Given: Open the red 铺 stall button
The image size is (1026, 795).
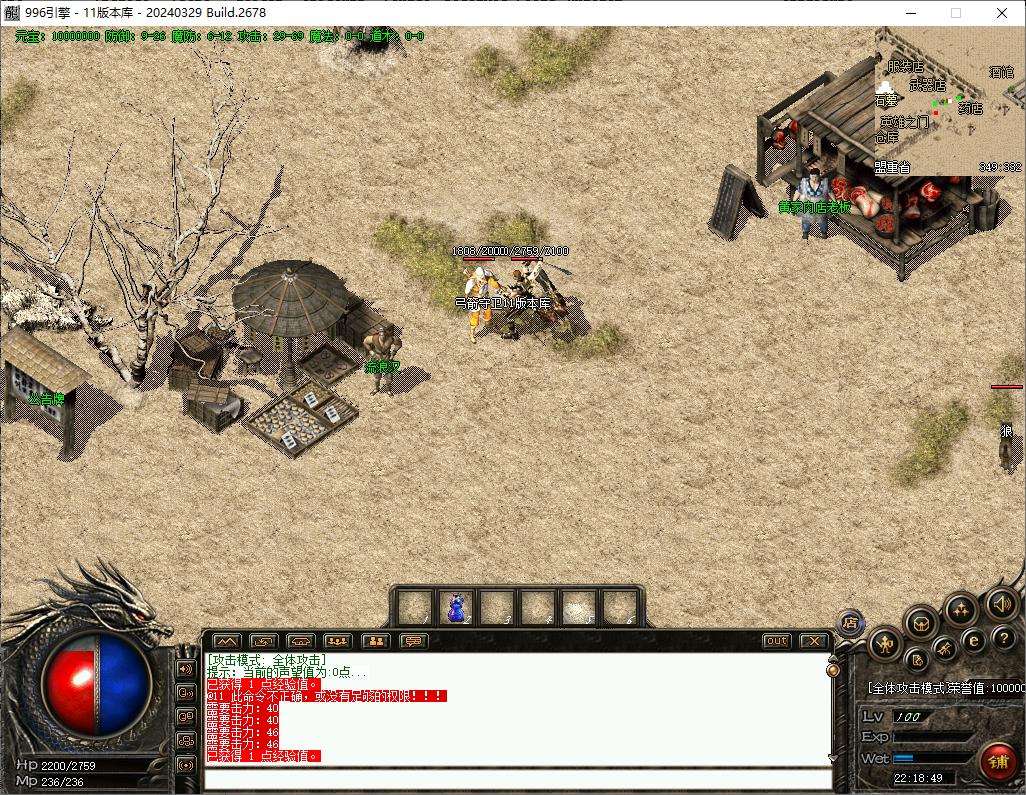Looking at the screenshot, I should click(997, 761).
